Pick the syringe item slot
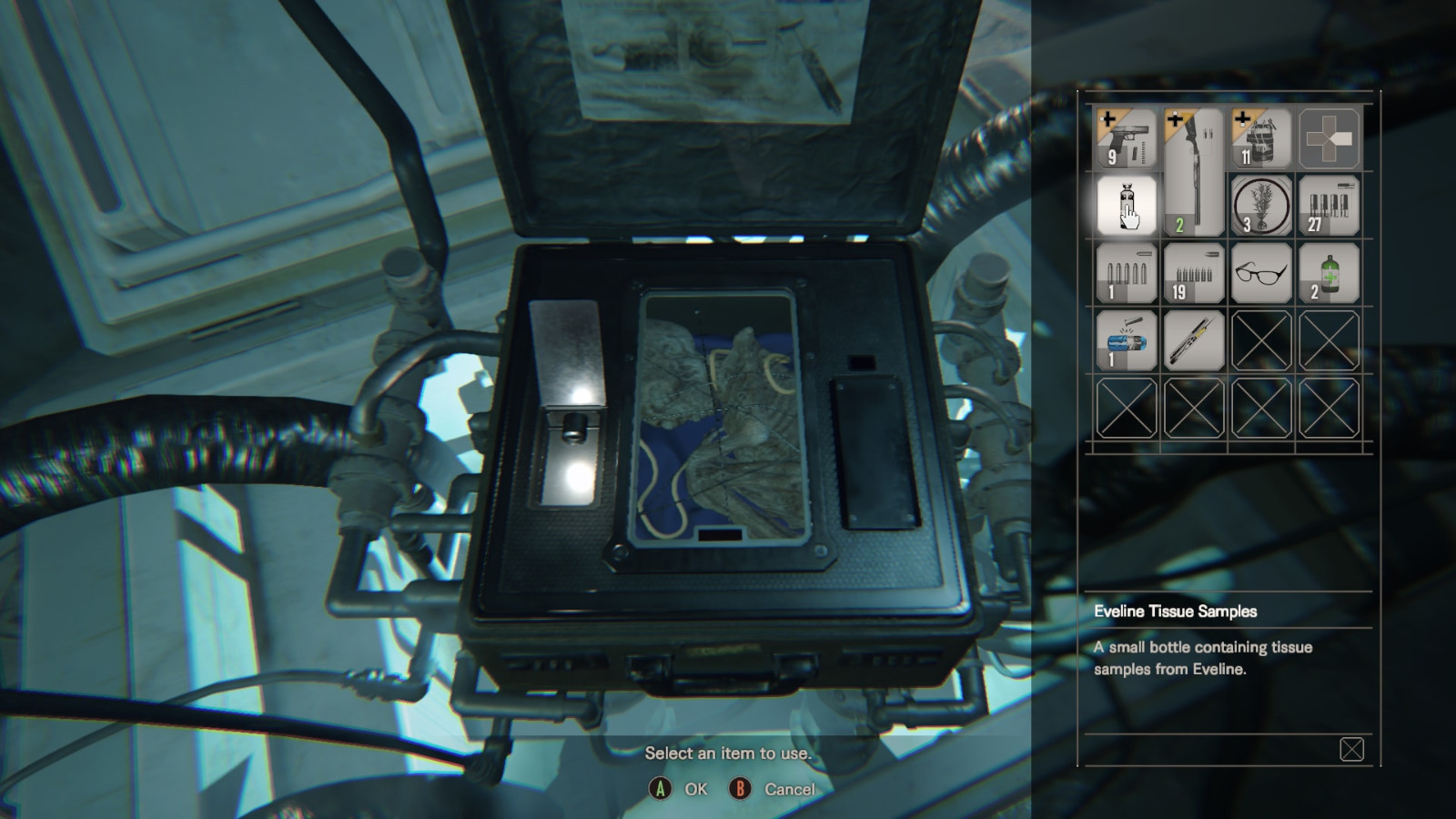 [1194, 340]
